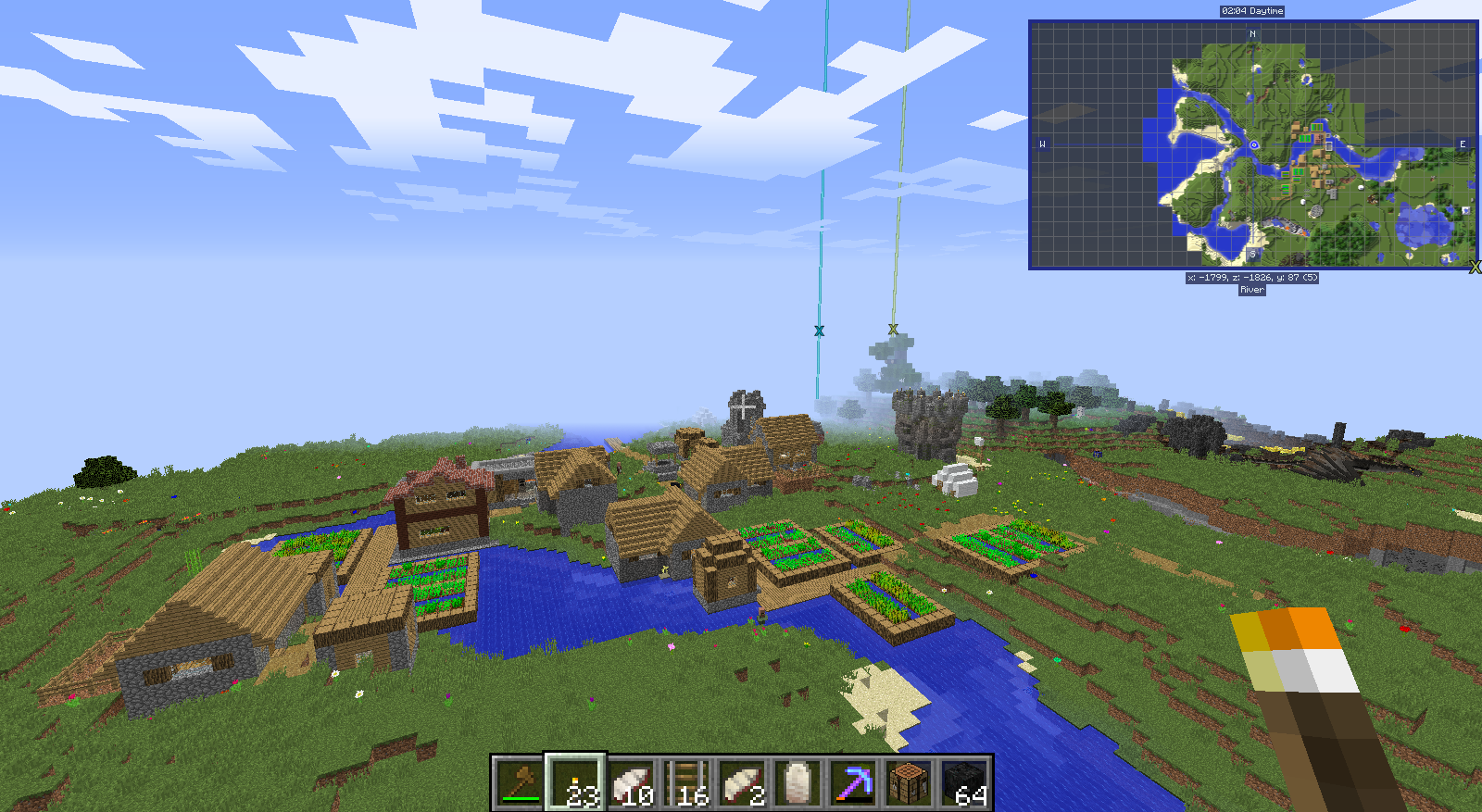Select the egg in the hotbar
Image resolution: width=1482 pixels, height=812 pixels.
click(795, 782)
